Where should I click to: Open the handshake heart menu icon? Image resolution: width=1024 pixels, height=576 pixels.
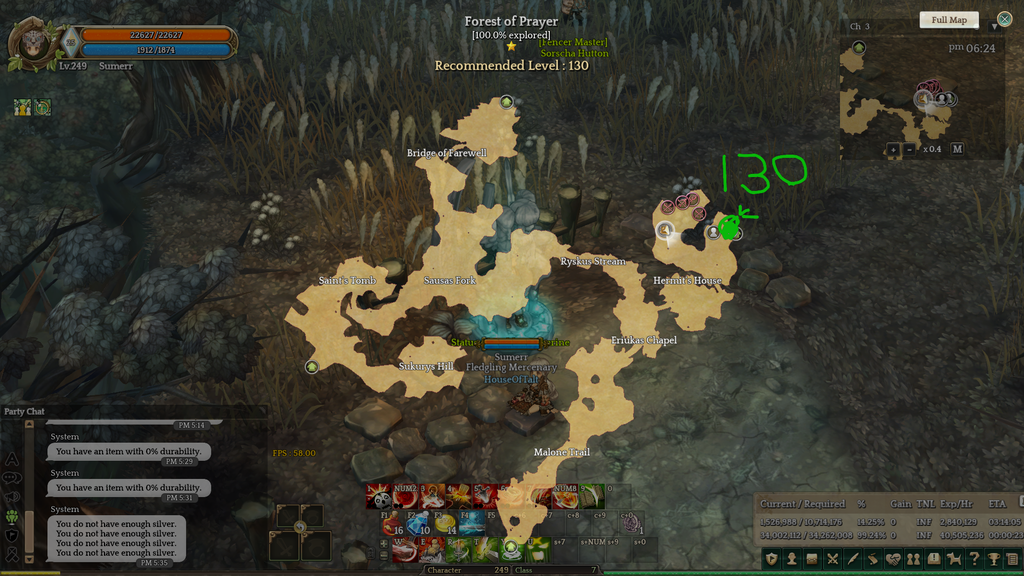[893, 559]
